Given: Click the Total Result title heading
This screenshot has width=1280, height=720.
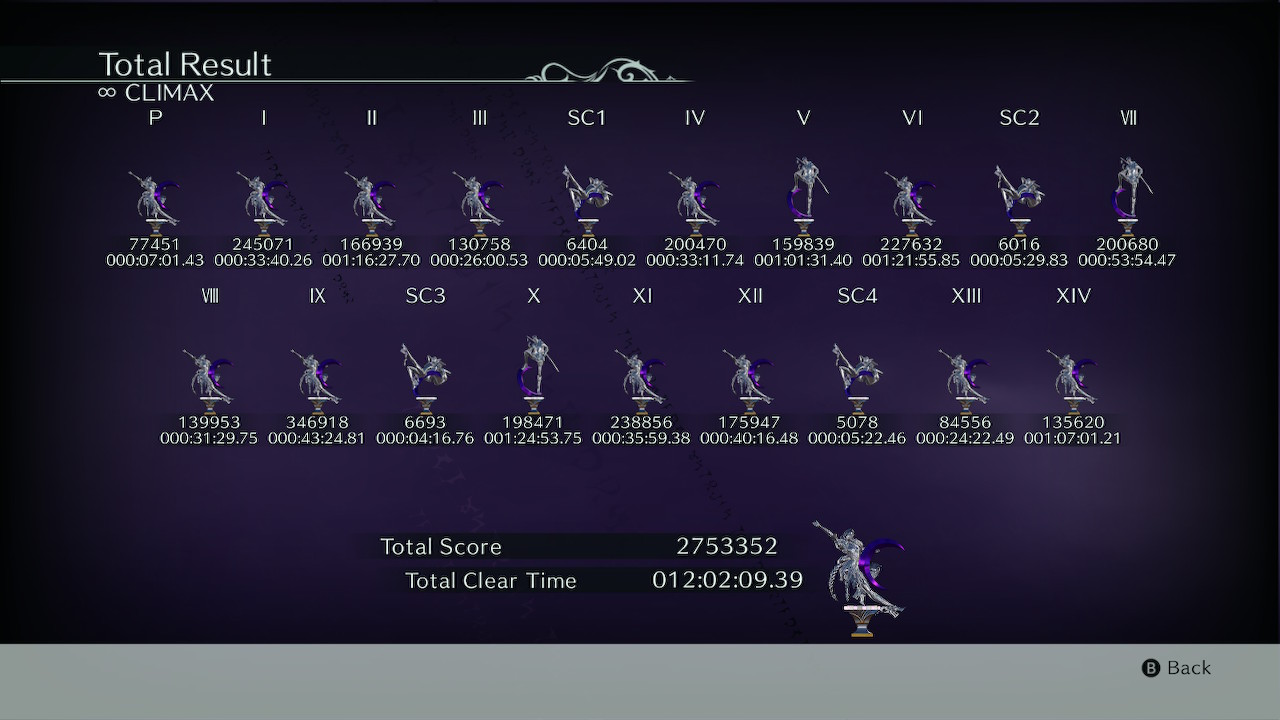Looking at the screenshot, I should (x=184, y=64).
